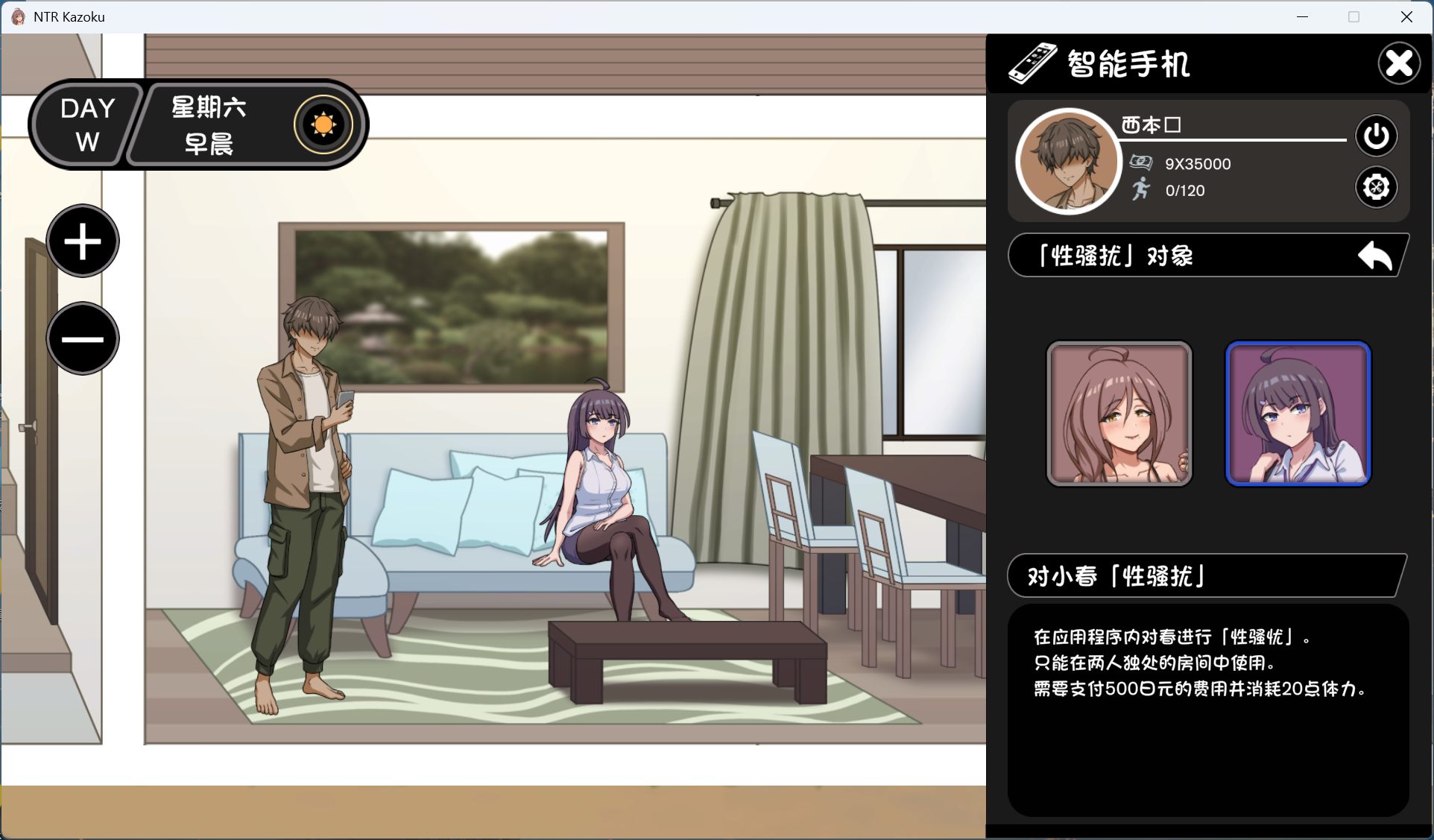Image resolution: width=1434 pixels, height=840 pixels.
Task: Click the power icon beside the profile
Action: click(1376, 136)
